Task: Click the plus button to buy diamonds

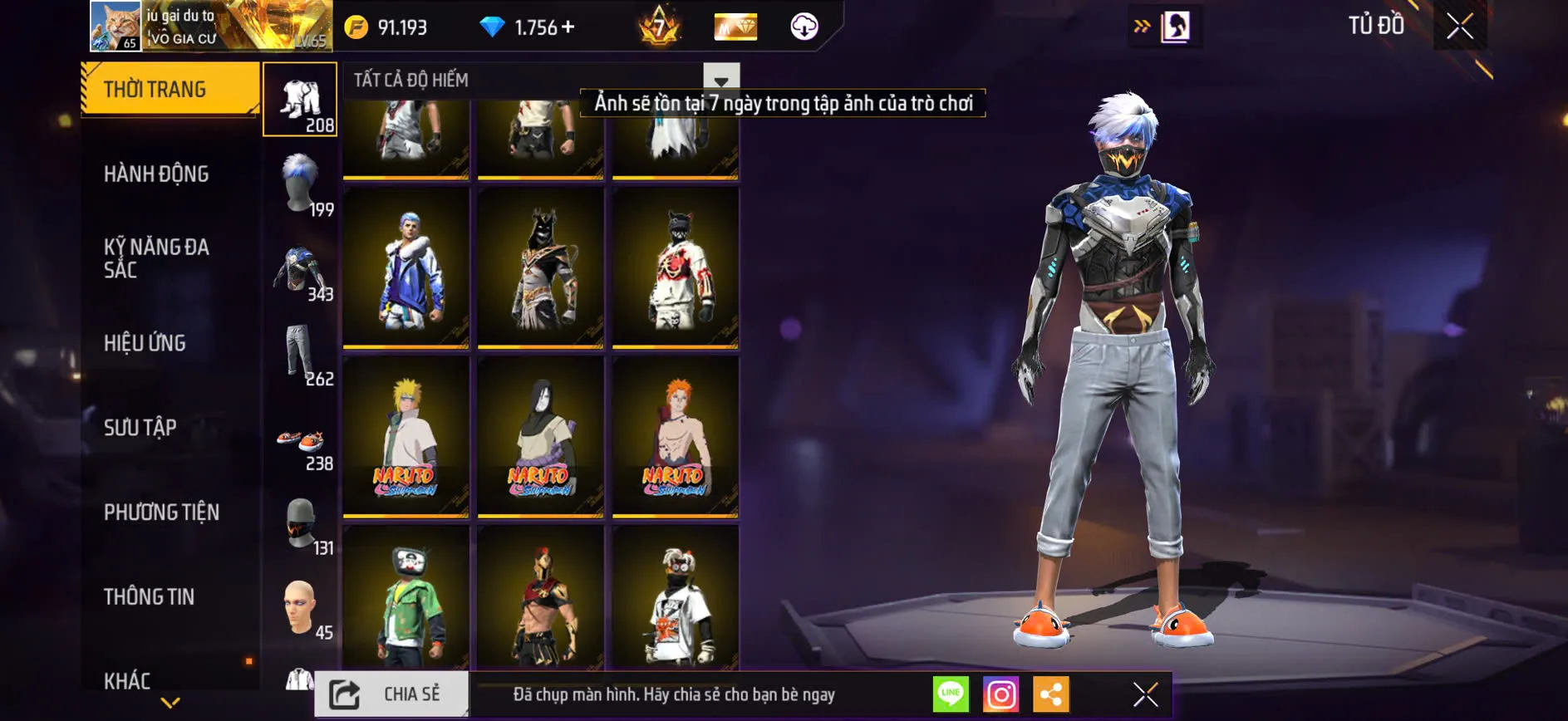Action: click(x=568, y=27)
